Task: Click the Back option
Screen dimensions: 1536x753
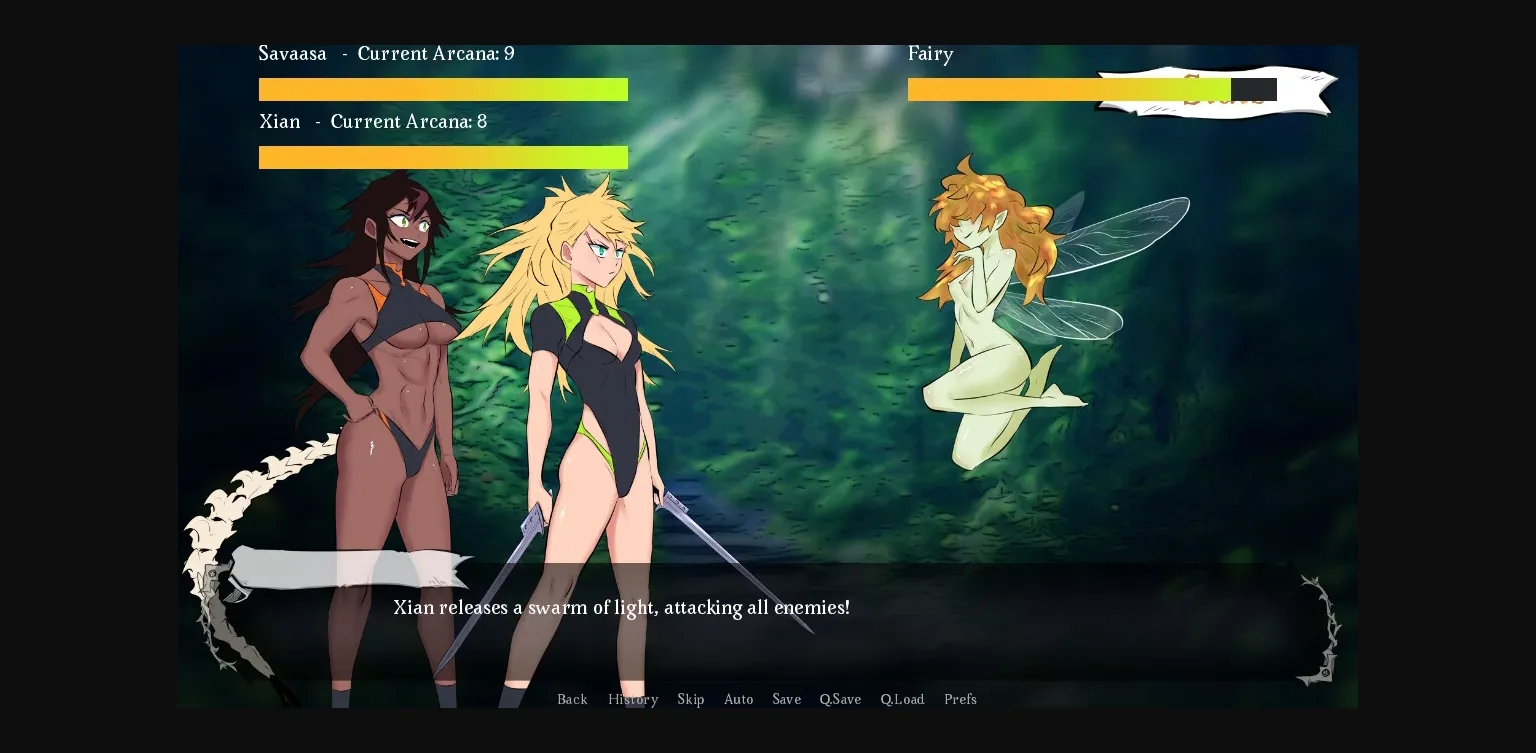Action: tap(572, 699)
